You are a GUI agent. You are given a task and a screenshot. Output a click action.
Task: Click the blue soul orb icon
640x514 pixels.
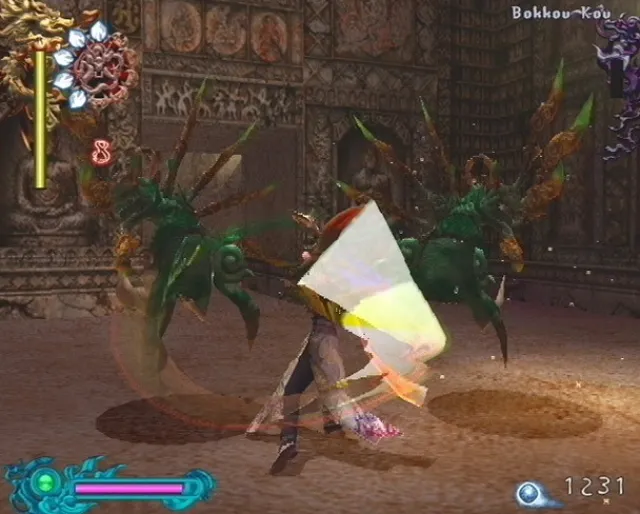click(x=529, y=492)
